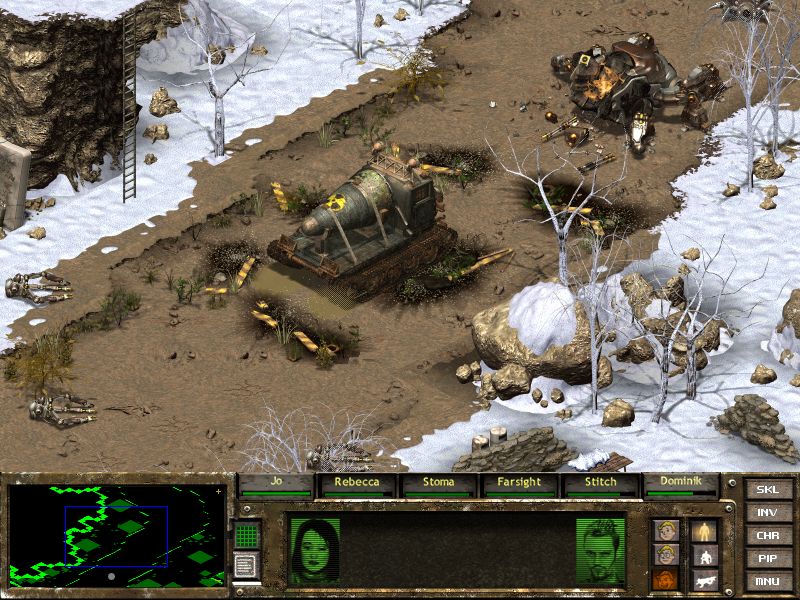Open the SKL skills panel
Viewport: 800px width, 600px height.
[767, 490]
